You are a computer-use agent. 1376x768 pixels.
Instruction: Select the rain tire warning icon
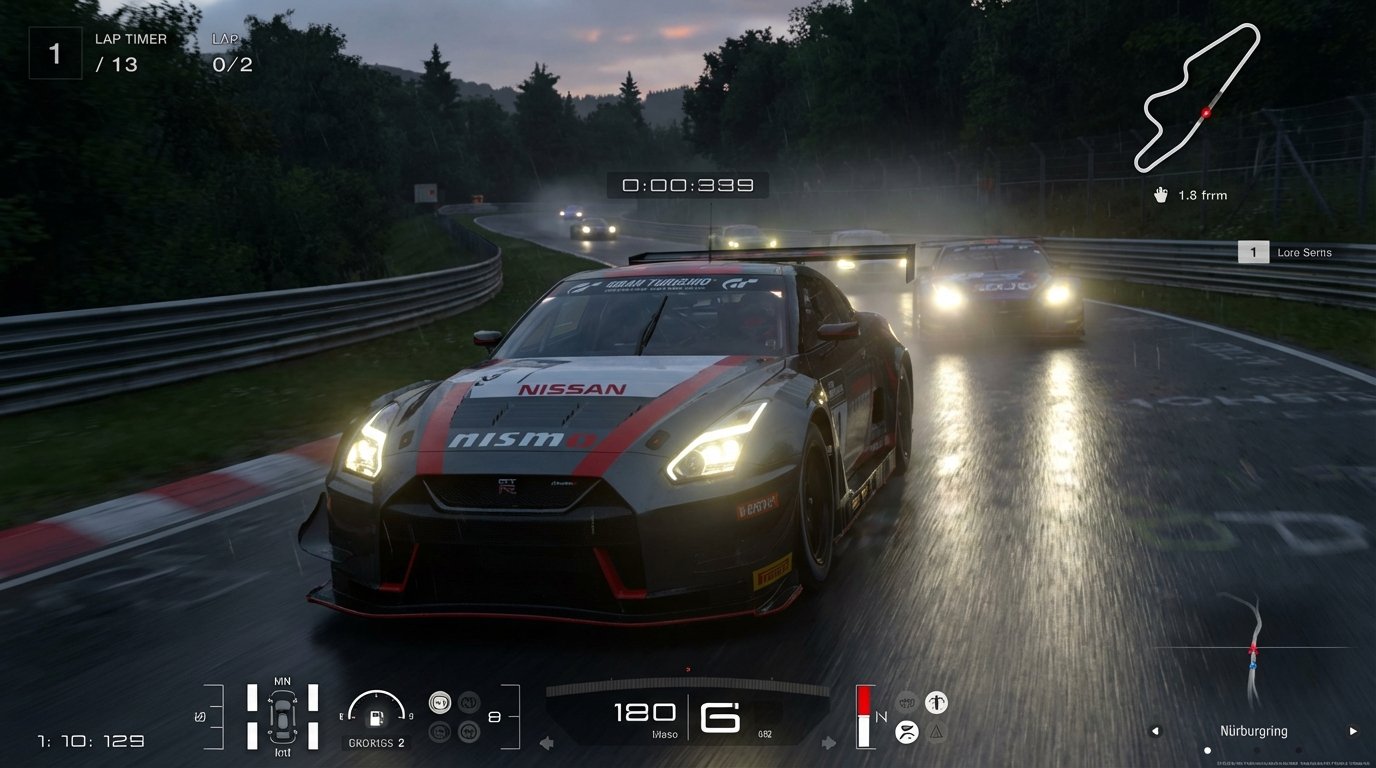pyautogui.click(x=907, y=731)
